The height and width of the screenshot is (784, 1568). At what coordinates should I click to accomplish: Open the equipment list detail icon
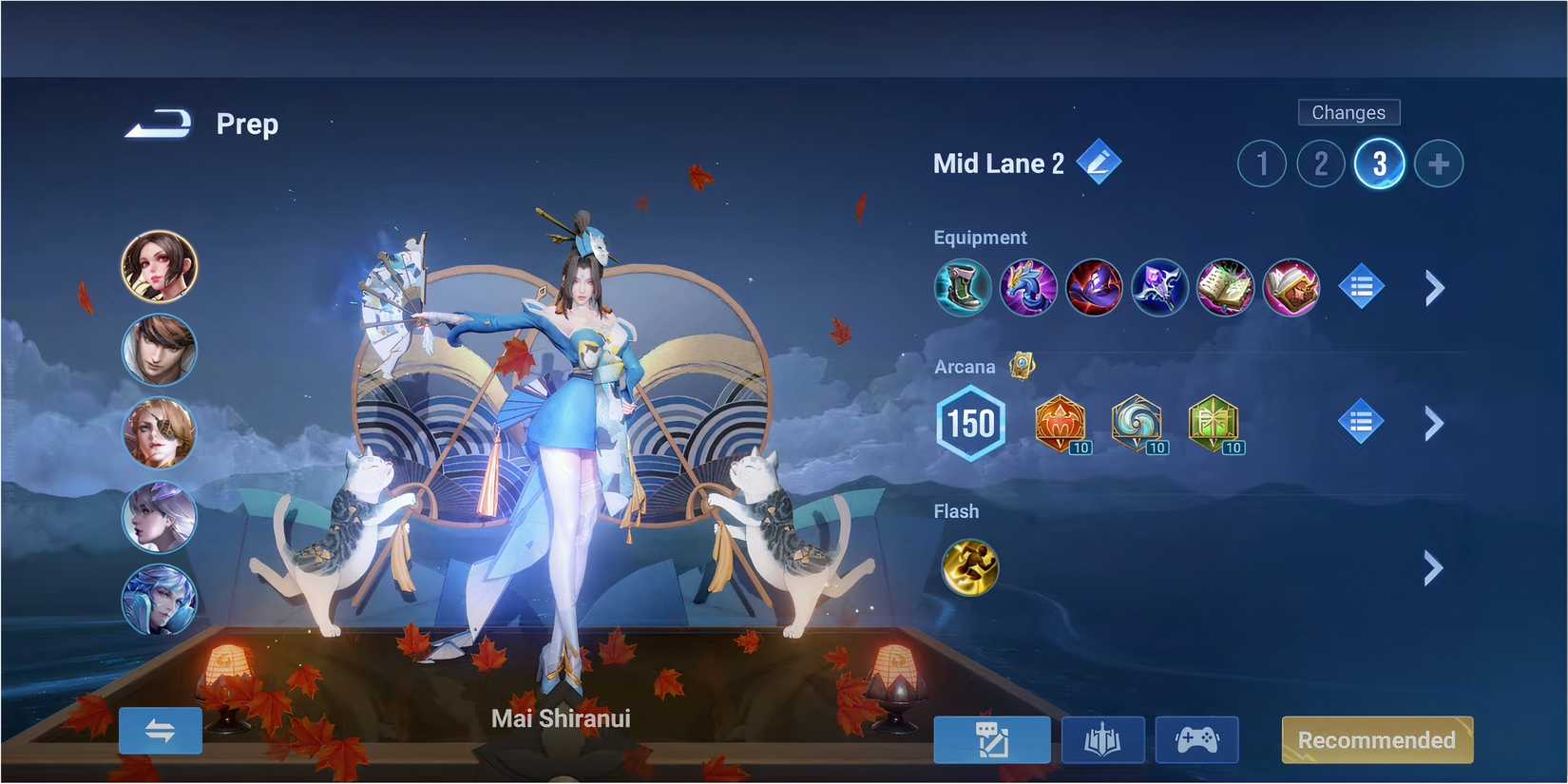[x=1362, y=288]
